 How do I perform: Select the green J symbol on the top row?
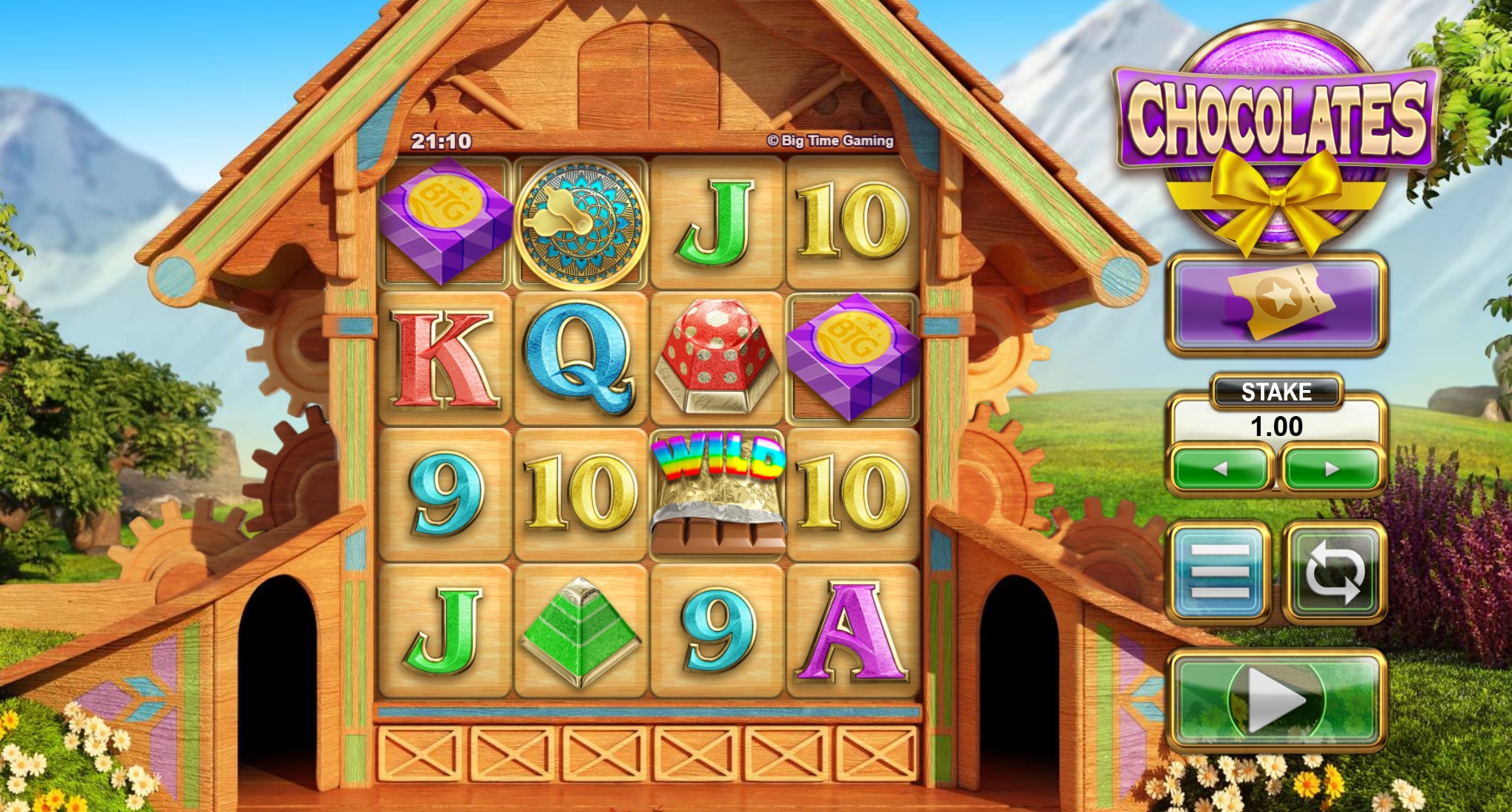[714, 219]
